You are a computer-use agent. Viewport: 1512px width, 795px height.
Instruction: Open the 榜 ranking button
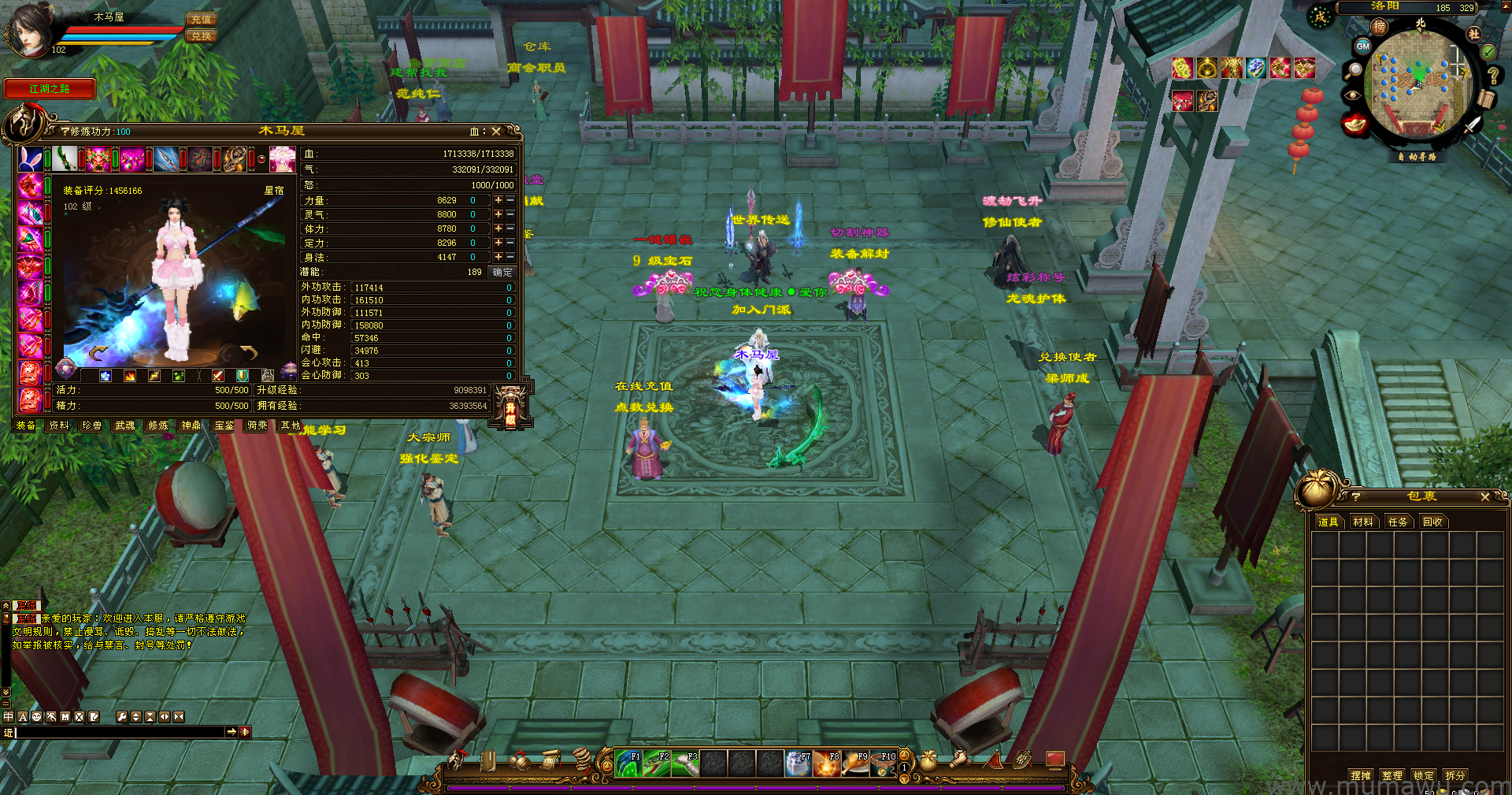1379,28
